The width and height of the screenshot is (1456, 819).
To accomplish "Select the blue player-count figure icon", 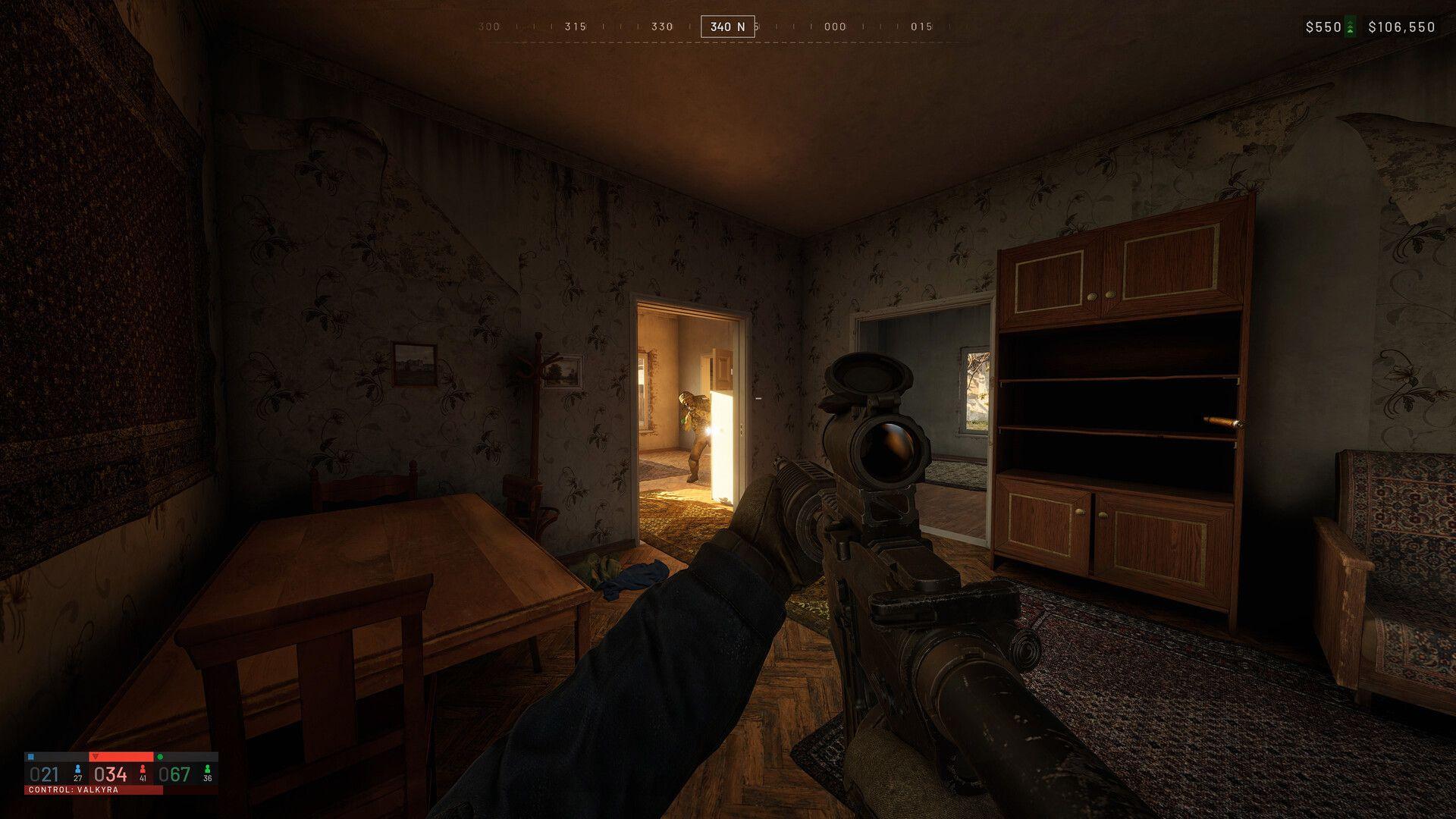I will tap(78, 770).
